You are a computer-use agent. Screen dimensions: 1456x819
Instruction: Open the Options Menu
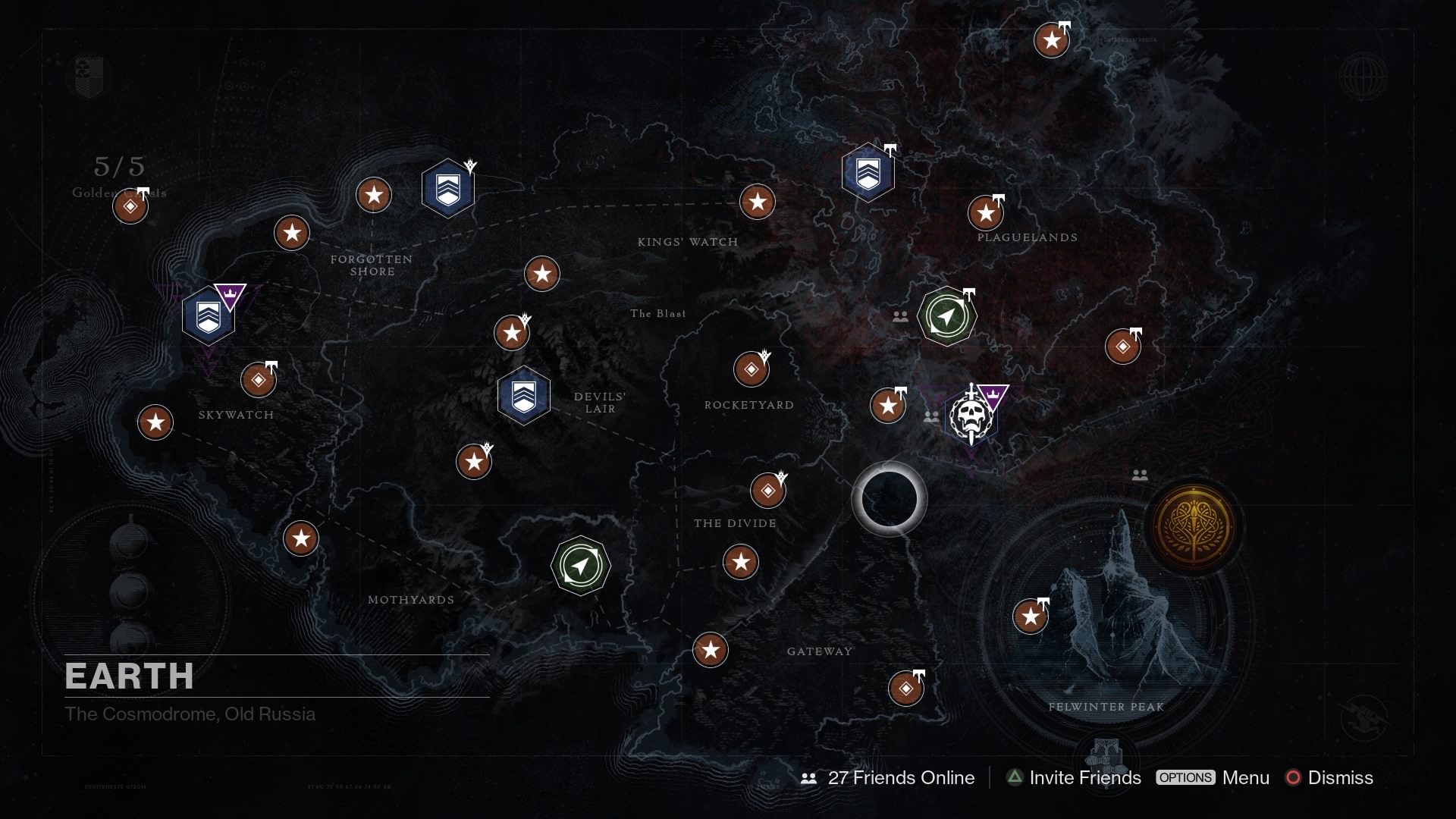click(1213, 778)
